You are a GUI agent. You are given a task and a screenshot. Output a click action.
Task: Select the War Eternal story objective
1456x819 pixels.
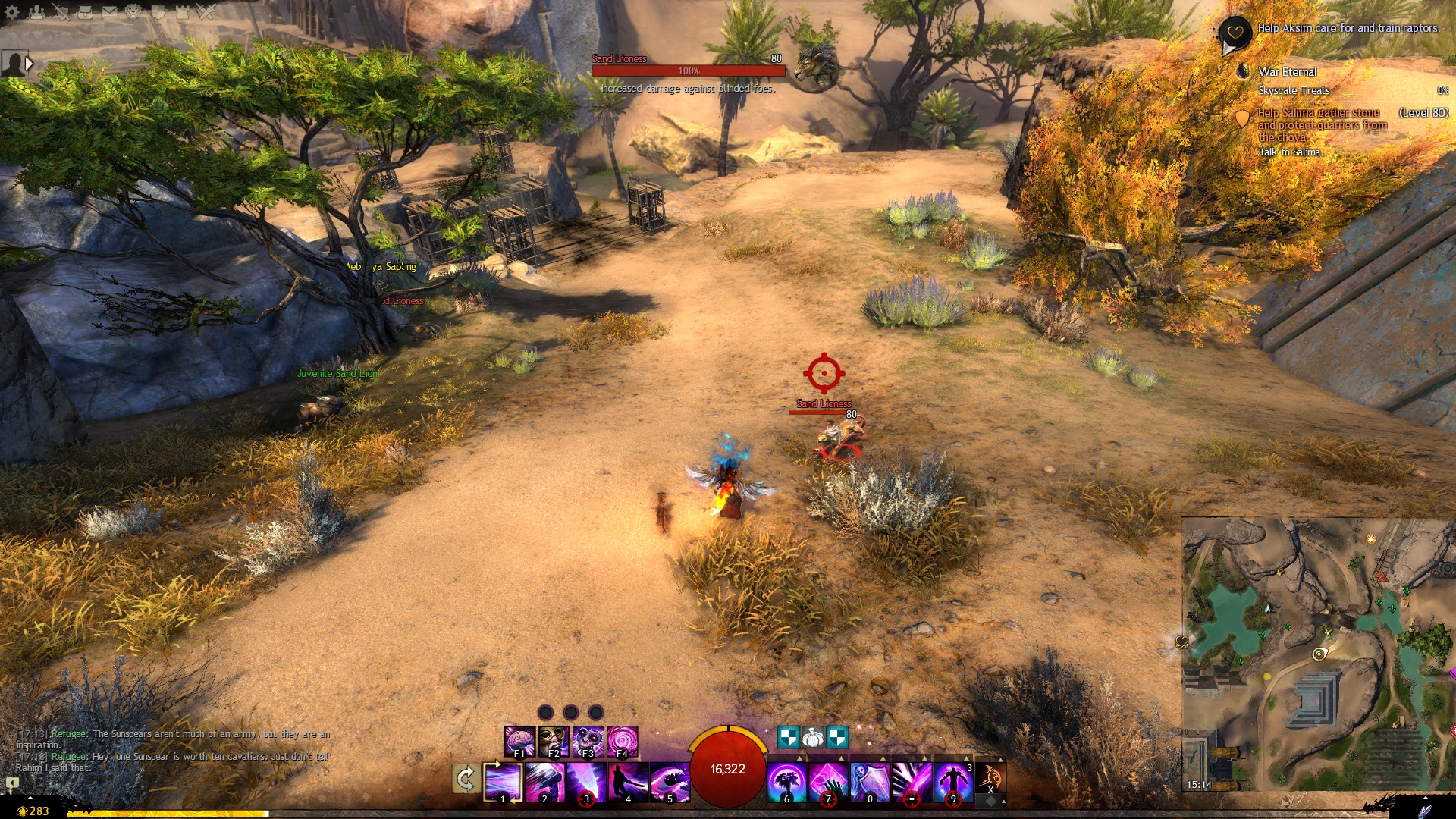coord(1288,72)
